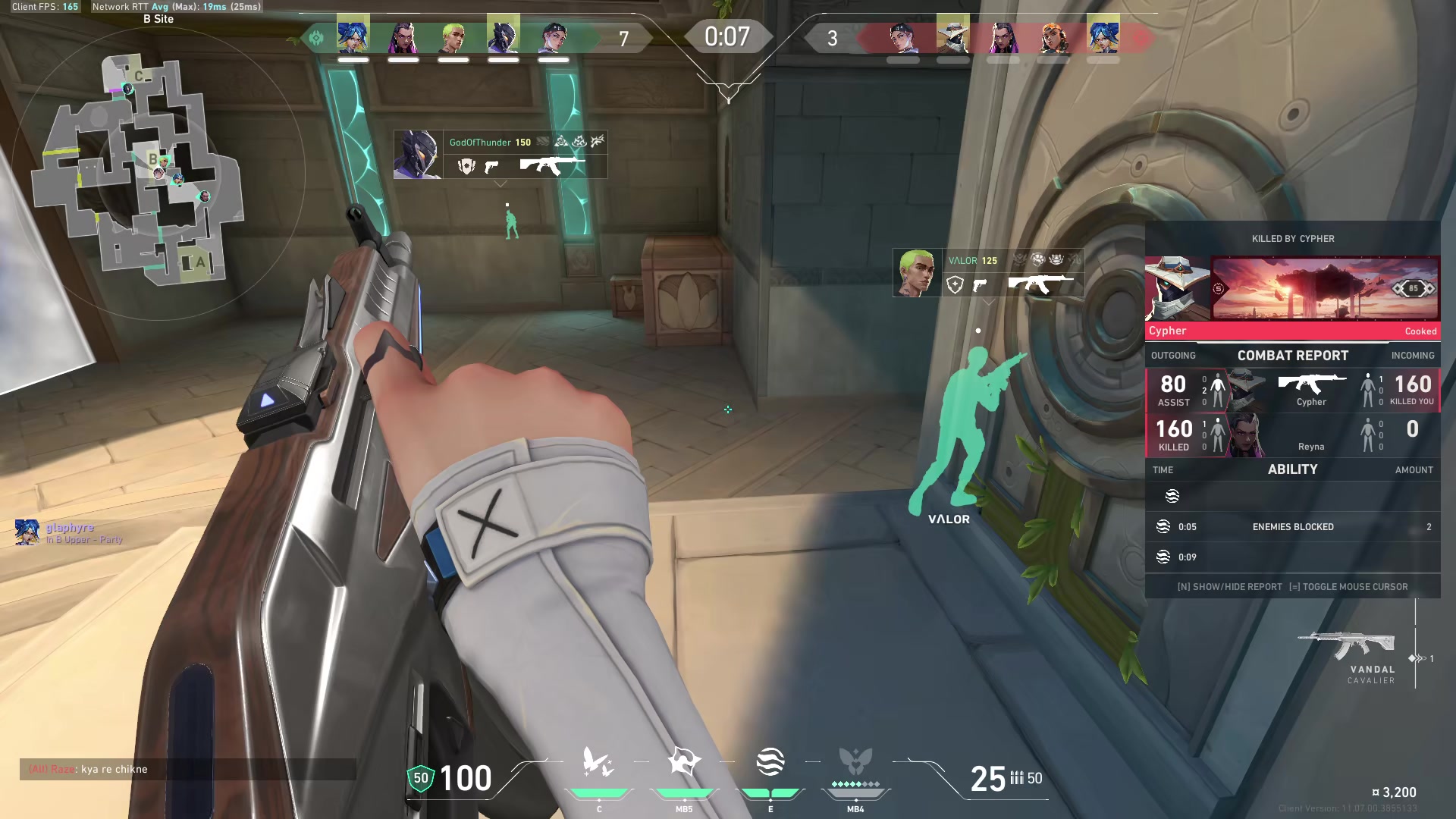Click the Enemies Blocked ability row
Image resolution: width=1456 pixels, height=819 pixels.
point(1292,527)
